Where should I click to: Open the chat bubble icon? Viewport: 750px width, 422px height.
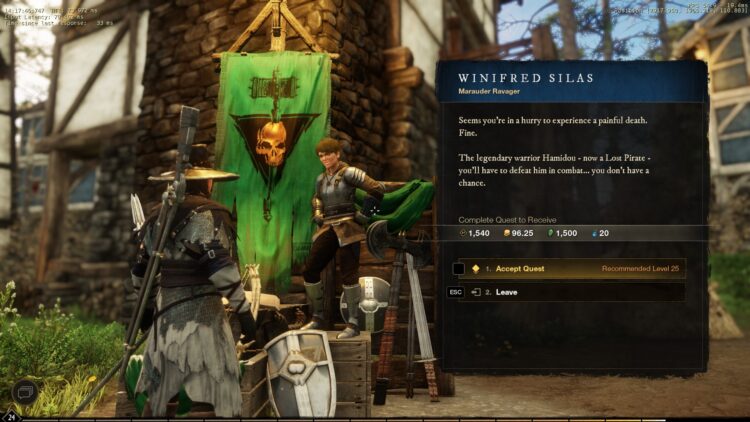pos(26,391)
